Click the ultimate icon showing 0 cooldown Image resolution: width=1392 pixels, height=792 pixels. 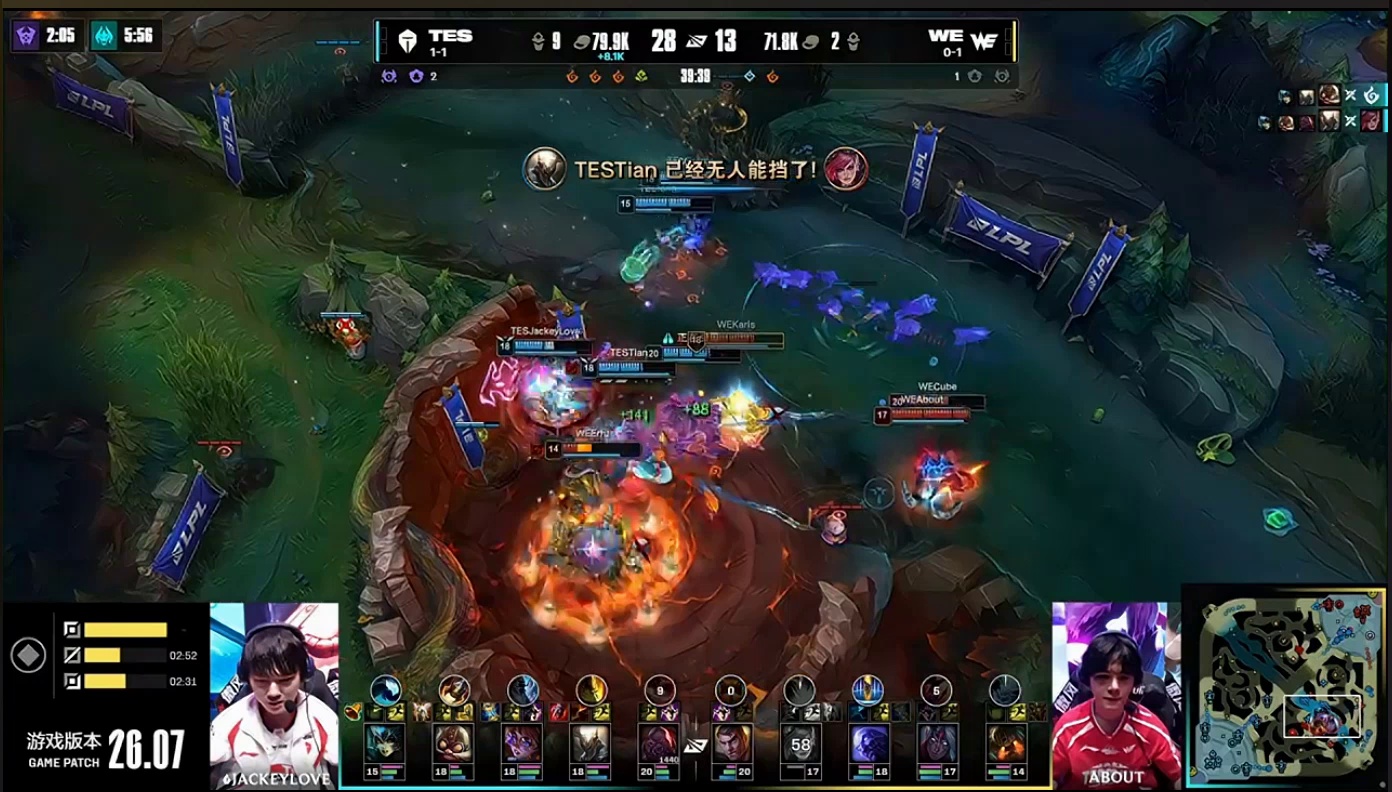point(729,689)
